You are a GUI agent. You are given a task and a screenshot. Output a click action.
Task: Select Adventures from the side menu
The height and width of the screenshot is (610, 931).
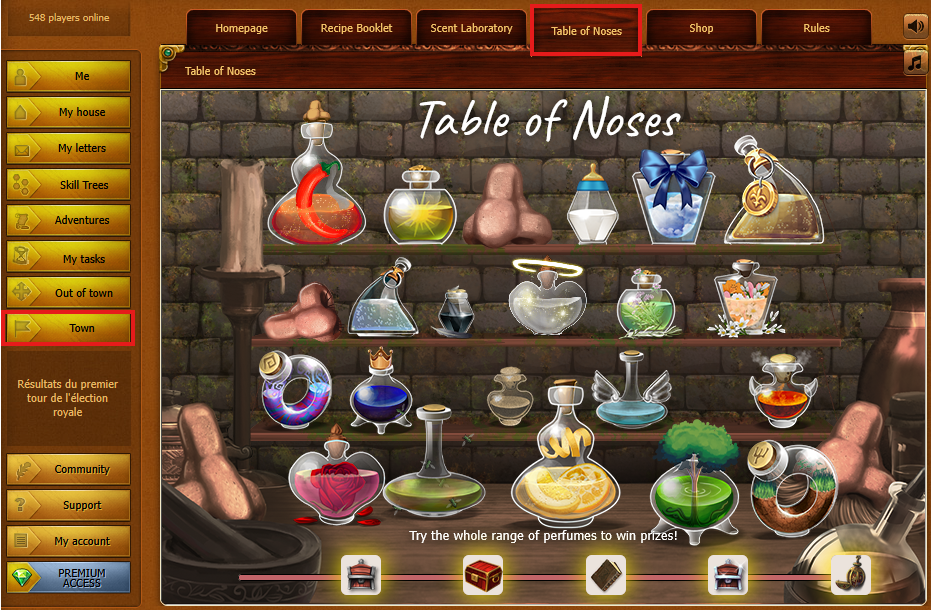(x=69, y=220)
